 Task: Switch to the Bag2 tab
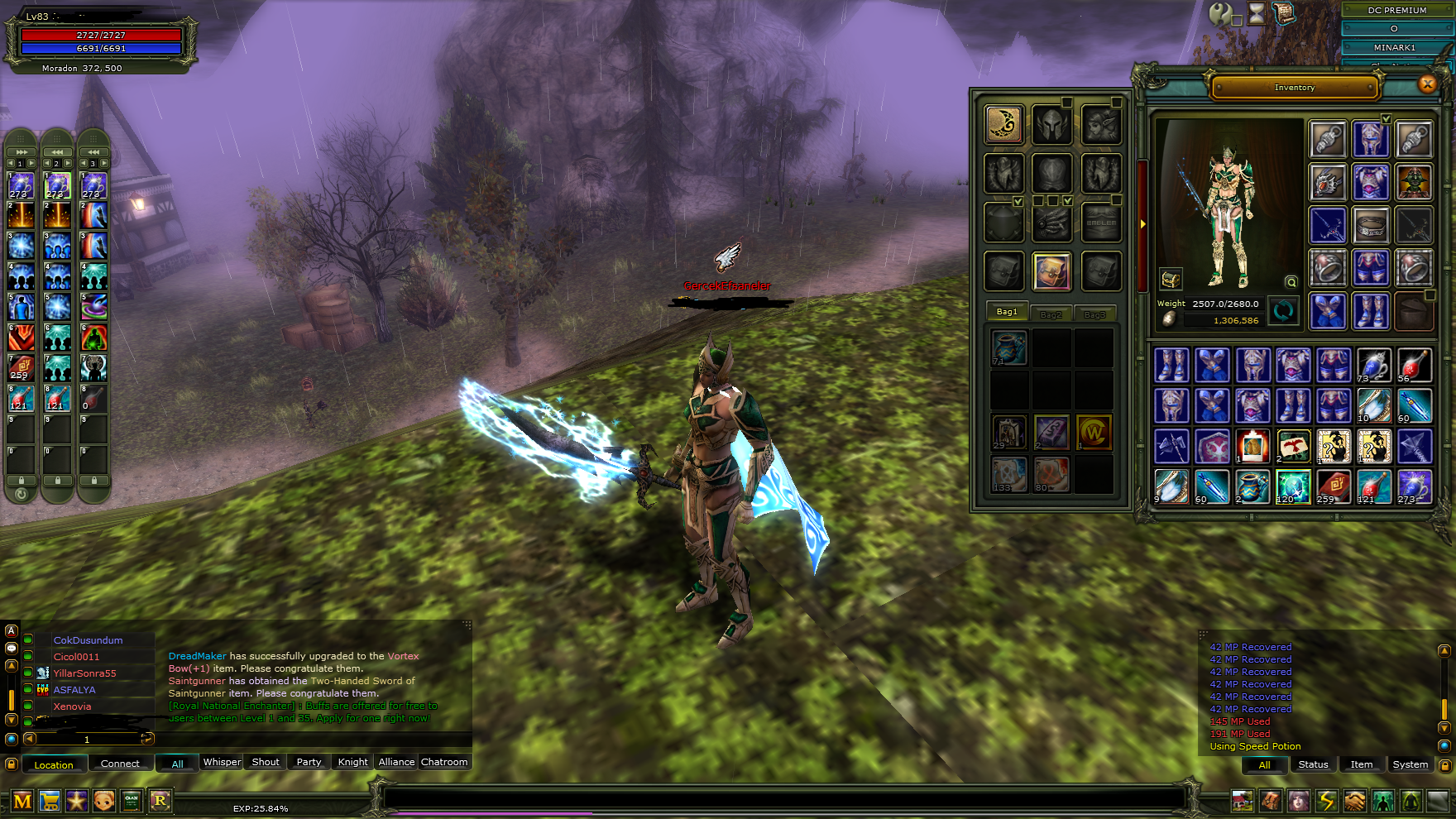pyautogui.click(x=1051, y=314)
